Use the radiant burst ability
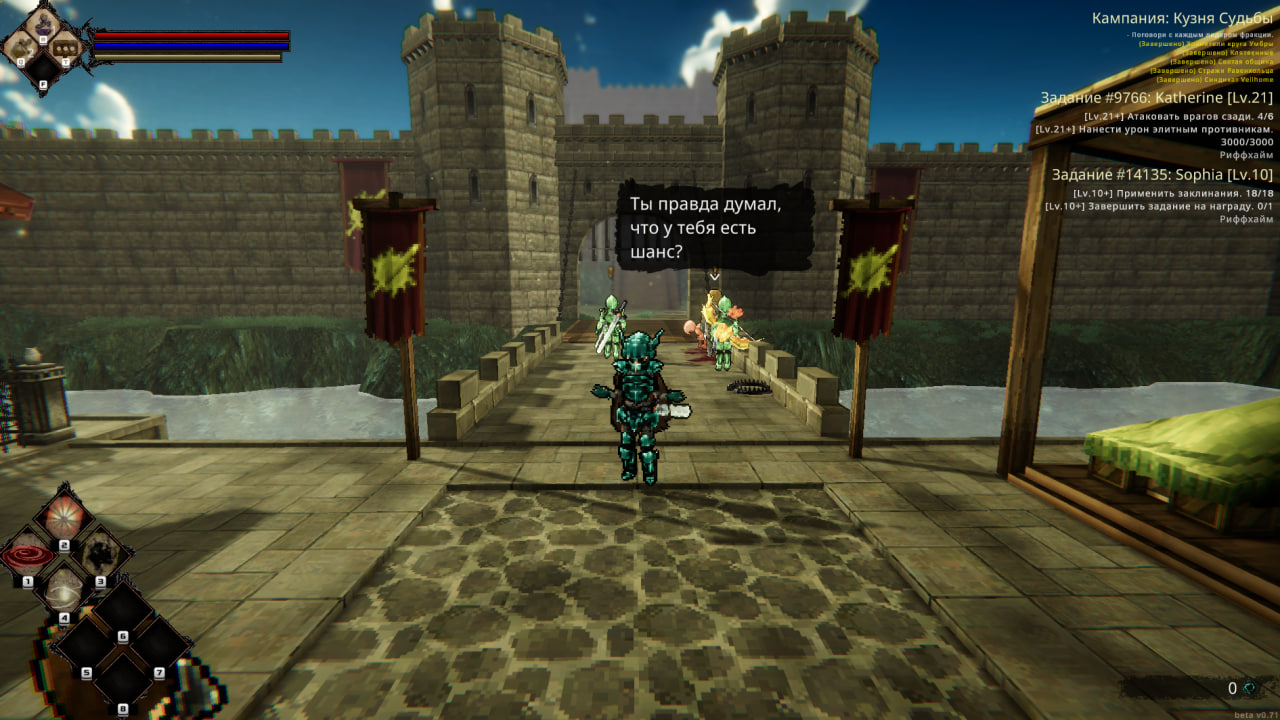 tap(65, 518)
